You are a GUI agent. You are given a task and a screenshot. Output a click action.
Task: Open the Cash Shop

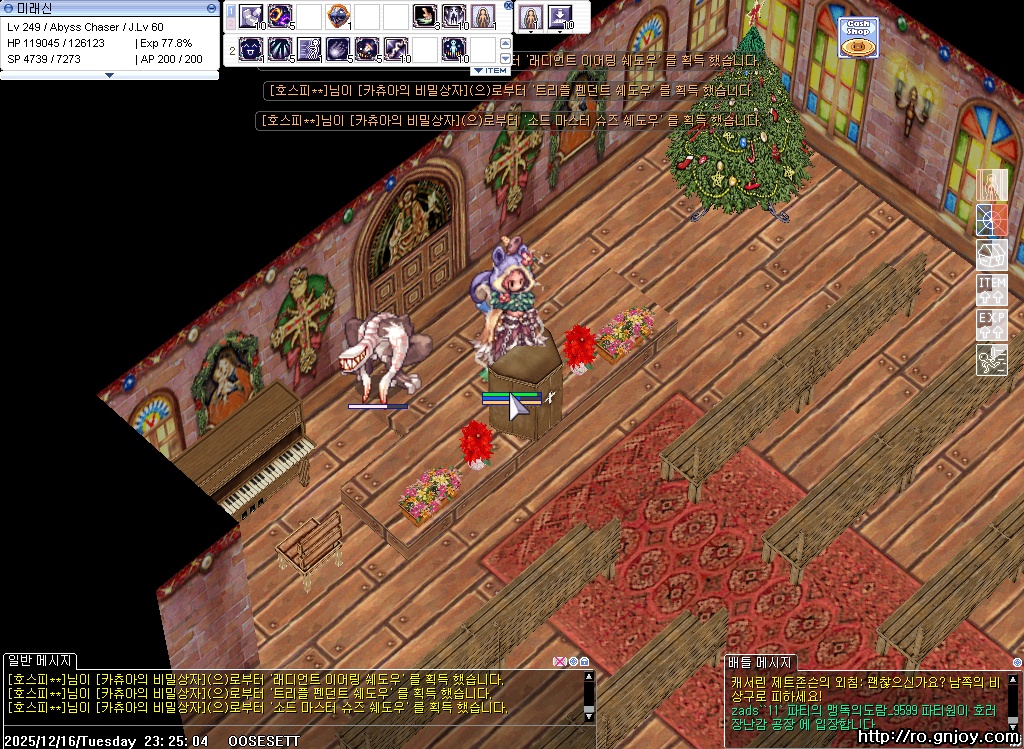858,37
